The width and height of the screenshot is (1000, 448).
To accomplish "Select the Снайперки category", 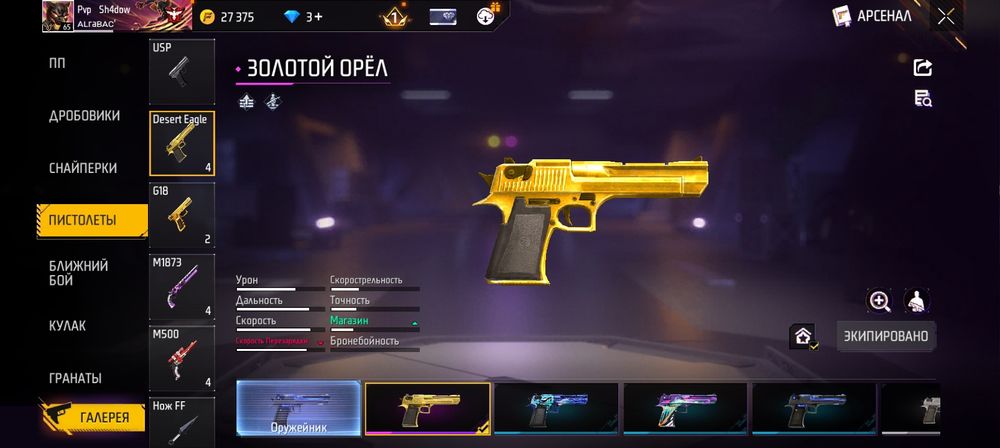I will [83, 168].
